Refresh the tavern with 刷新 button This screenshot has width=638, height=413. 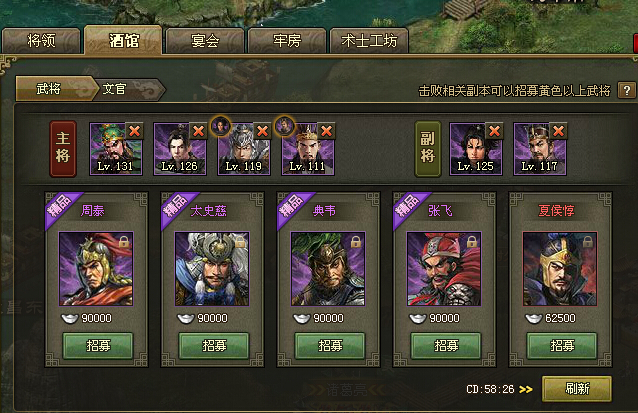coord(577,388)
